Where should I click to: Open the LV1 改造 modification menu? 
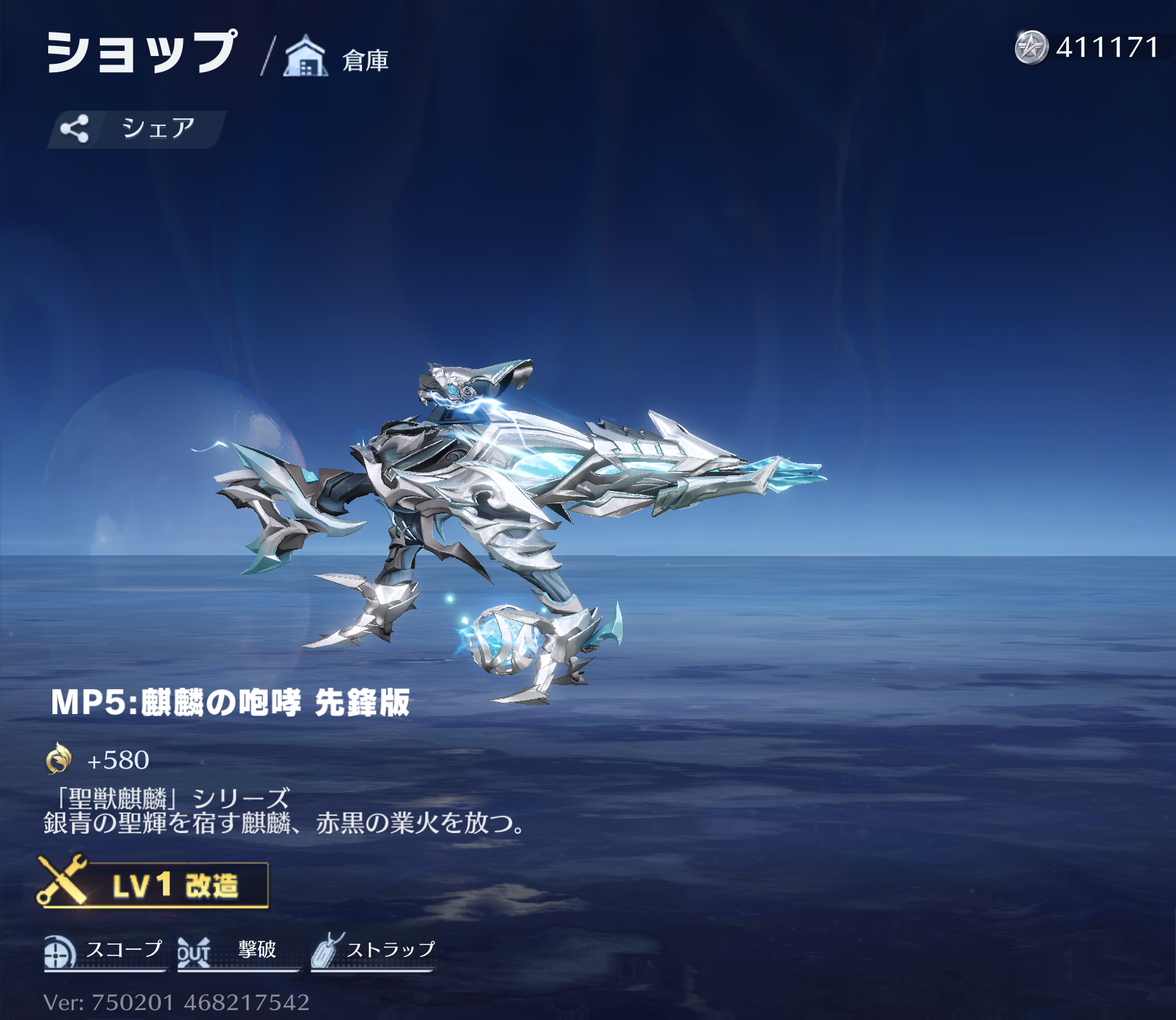(153, 884)
